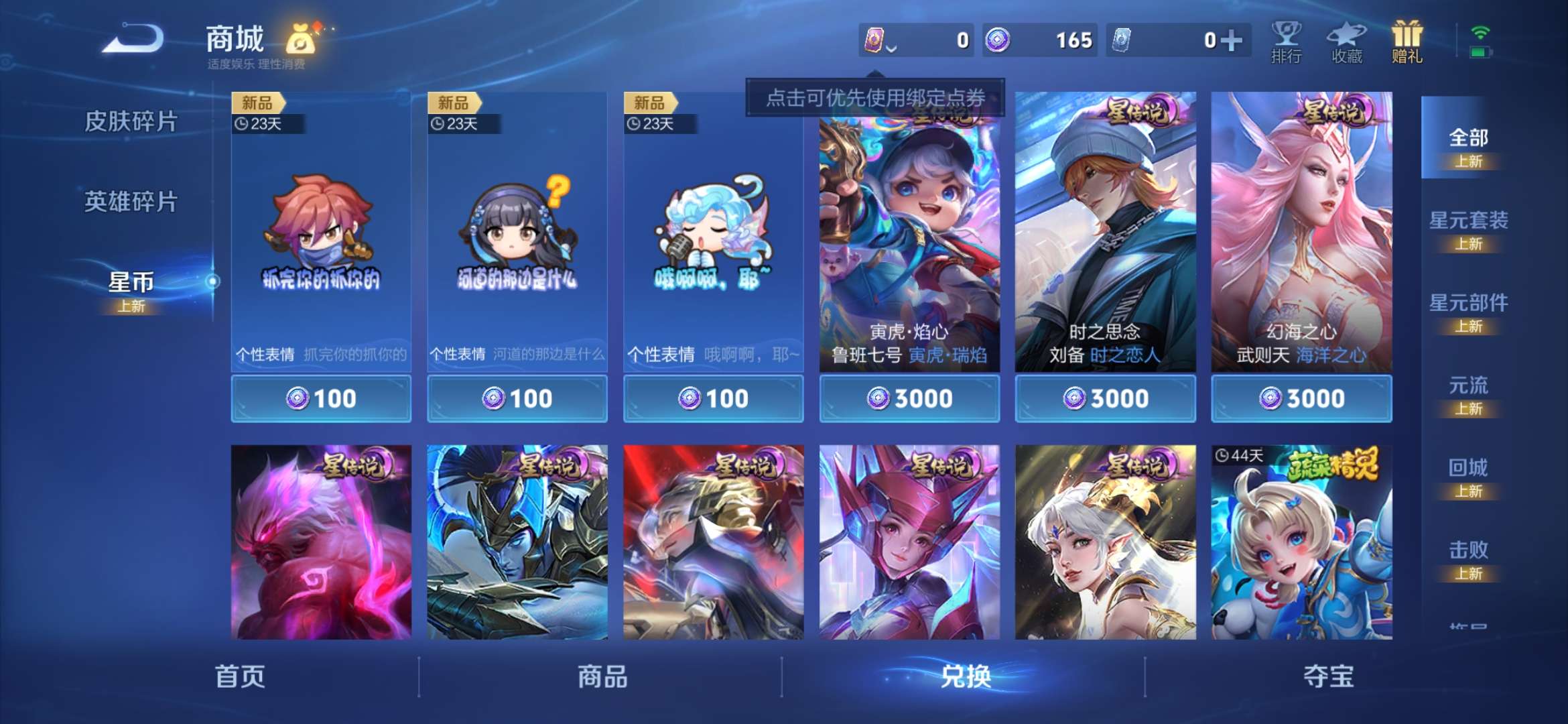Open the 赠礼 gift icon
This screenshot has width=1568, height=724.
click(x=1406, y=42)
